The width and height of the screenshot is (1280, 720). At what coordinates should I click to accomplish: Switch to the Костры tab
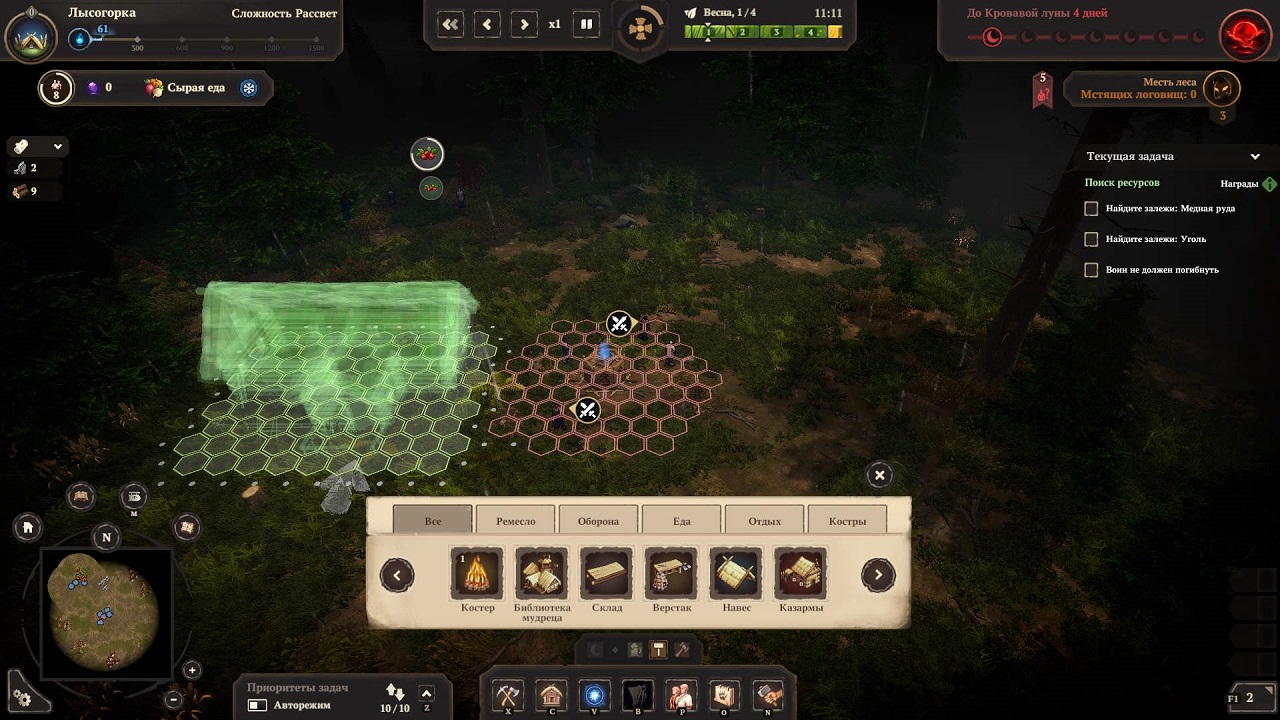click(x=847, y=521)
